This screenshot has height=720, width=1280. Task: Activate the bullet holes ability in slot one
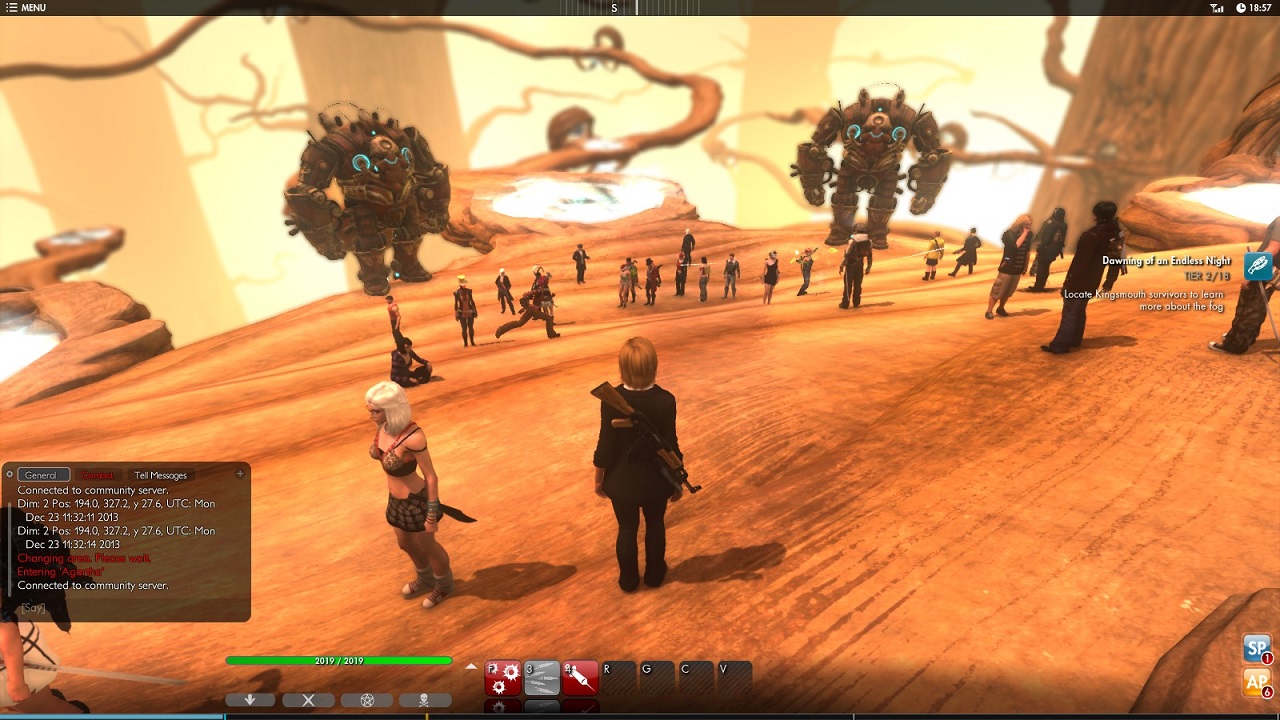[x=503, y=677]
